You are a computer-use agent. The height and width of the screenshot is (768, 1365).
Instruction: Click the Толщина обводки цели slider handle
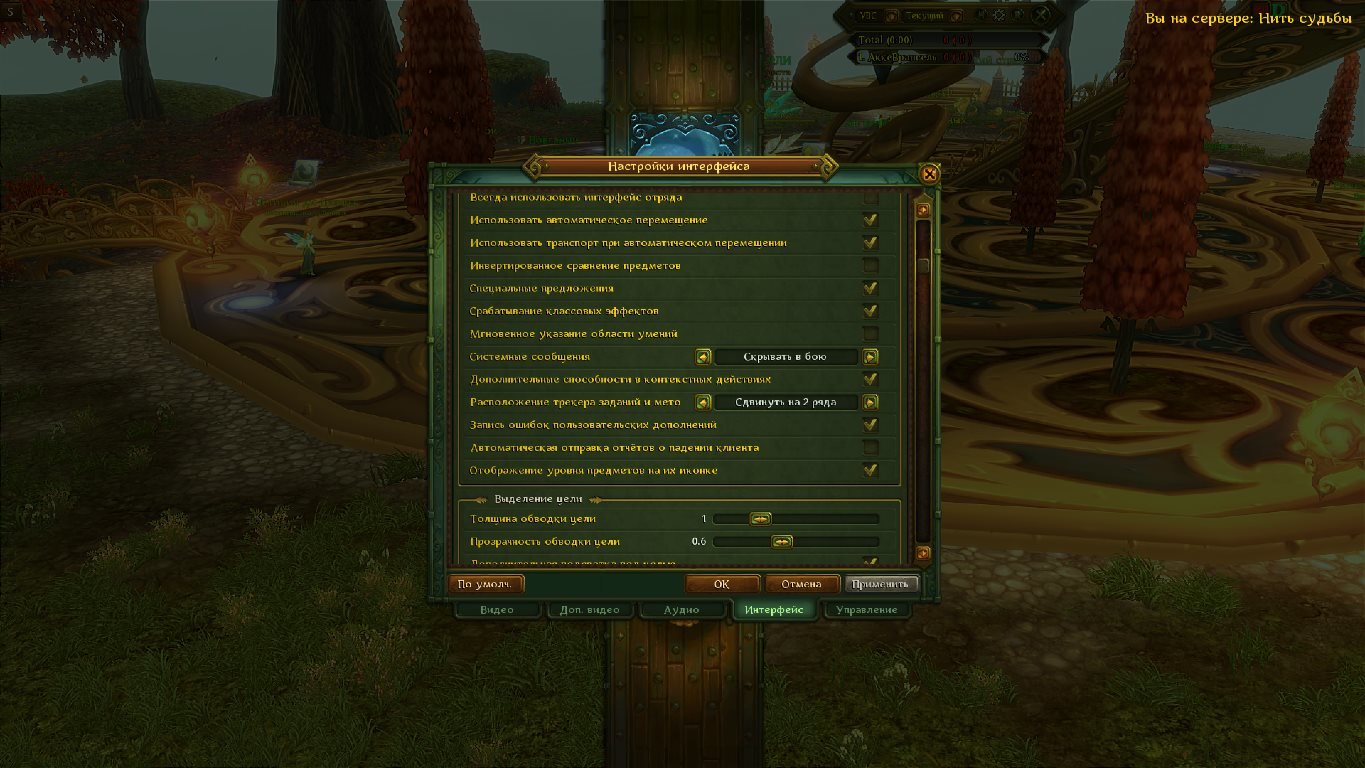coord(761,519)
